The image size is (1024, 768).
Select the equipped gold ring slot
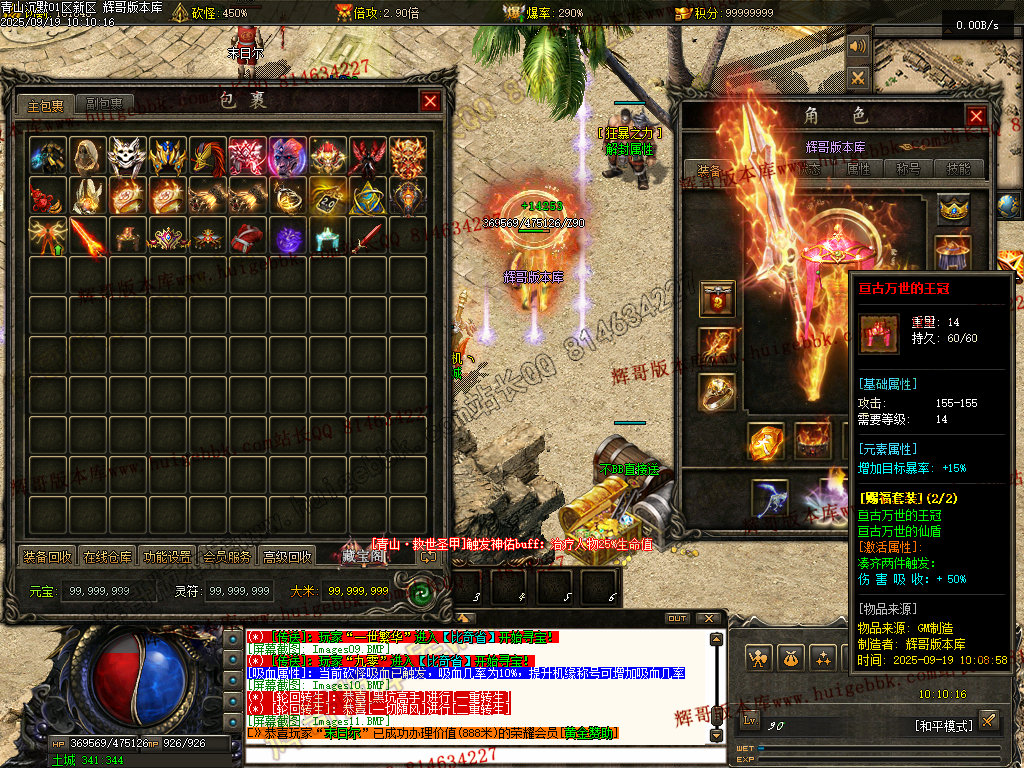717,391
